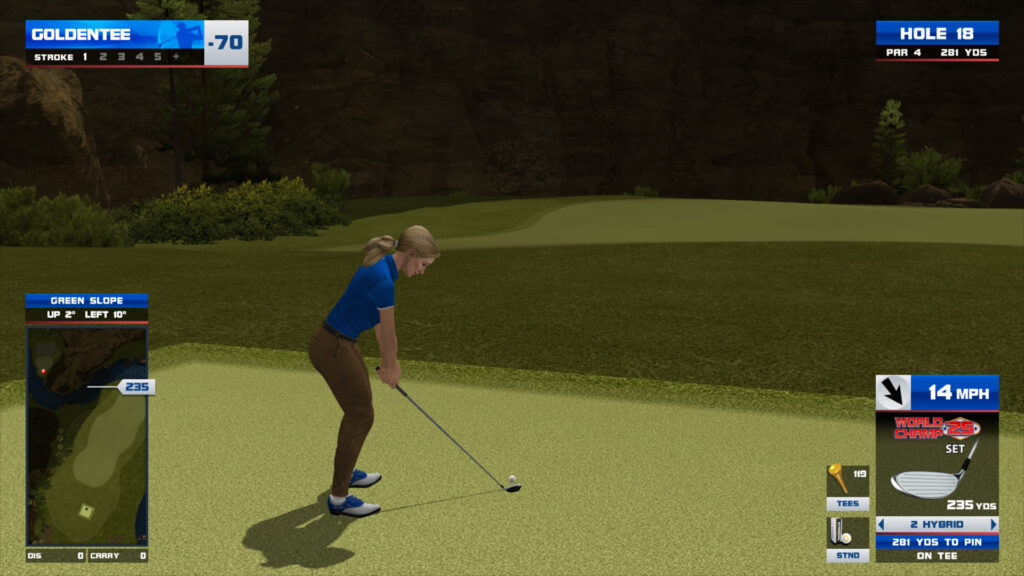
Task: Click the hole overview minimap
Action: [87, 435]
